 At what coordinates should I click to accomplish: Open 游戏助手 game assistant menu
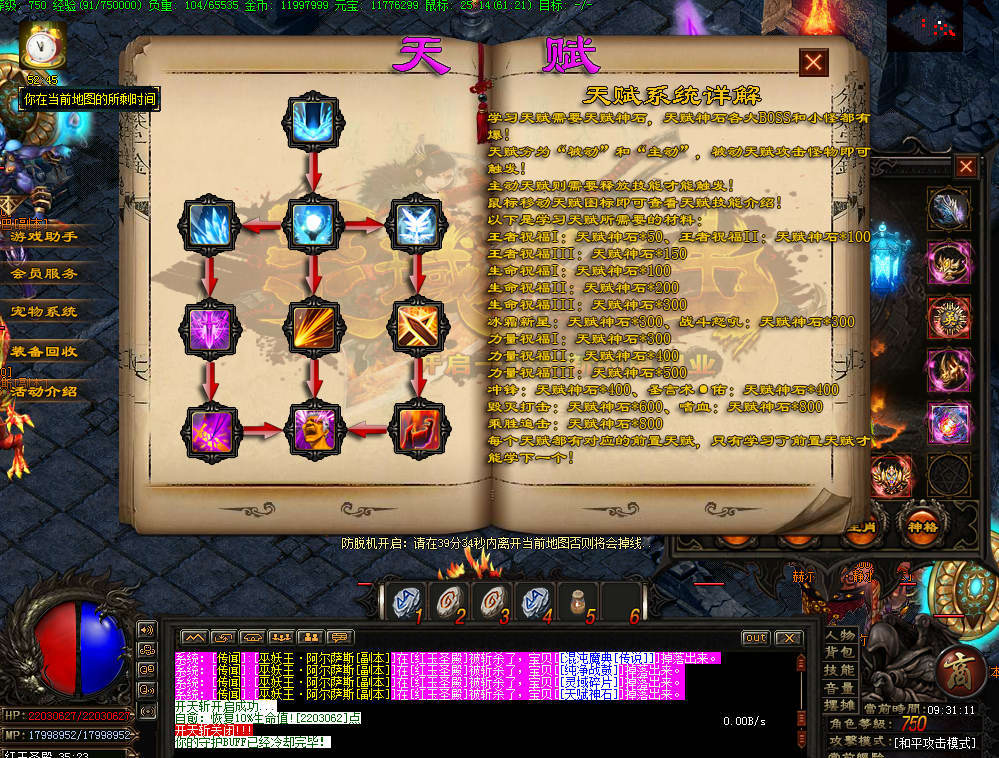44,236
